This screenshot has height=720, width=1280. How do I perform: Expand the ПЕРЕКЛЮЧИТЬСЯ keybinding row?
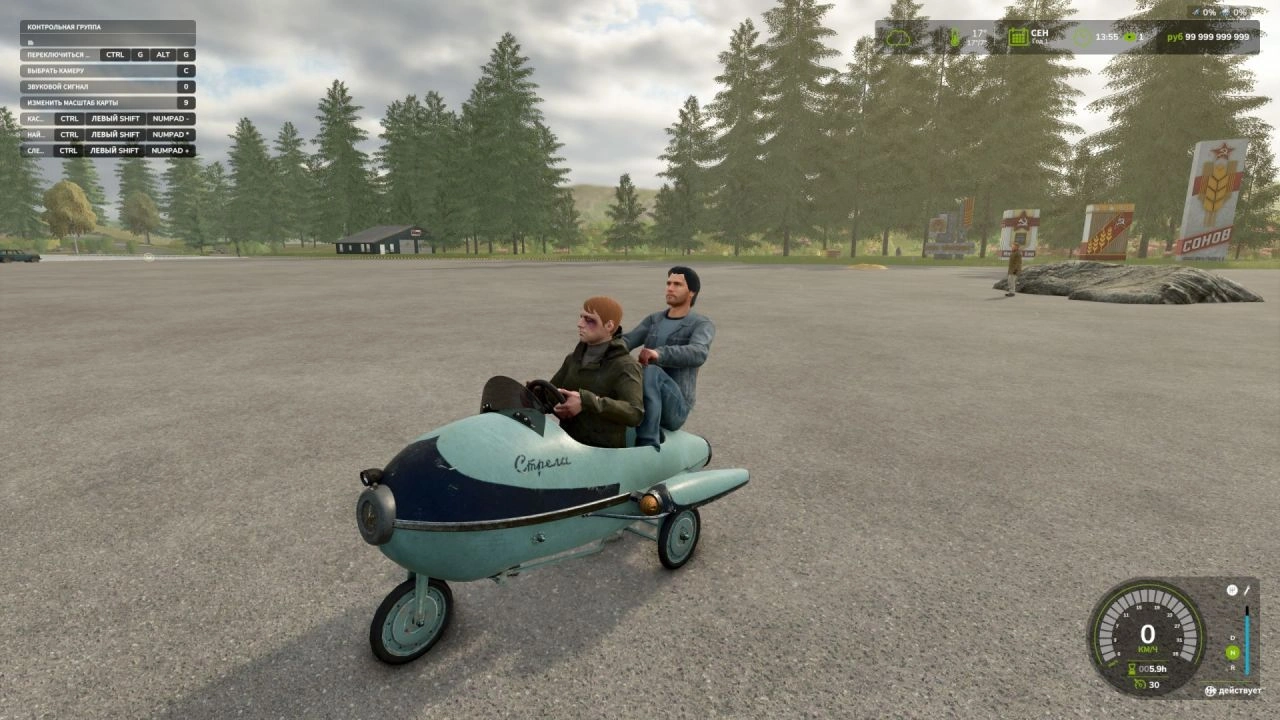pos(60,55)
